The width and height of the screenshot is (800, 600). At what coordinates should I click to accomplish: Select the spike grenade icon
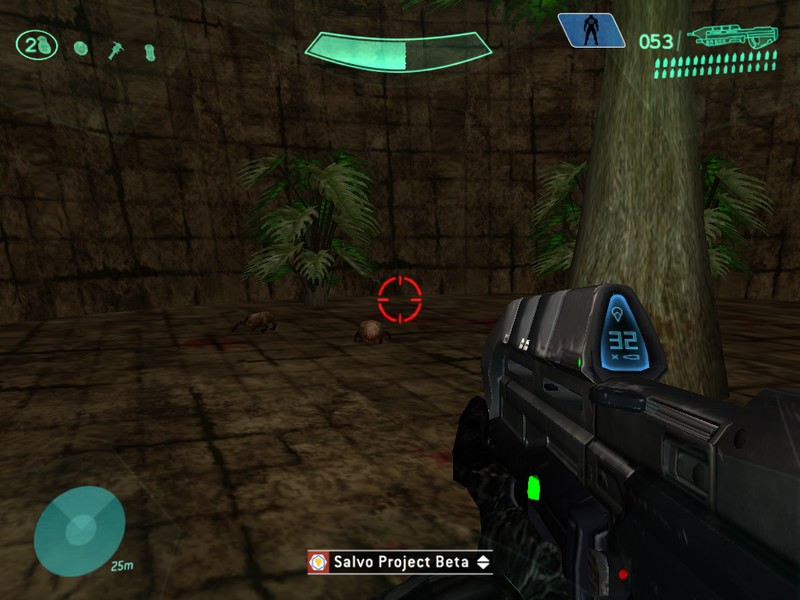pos(116,48)
